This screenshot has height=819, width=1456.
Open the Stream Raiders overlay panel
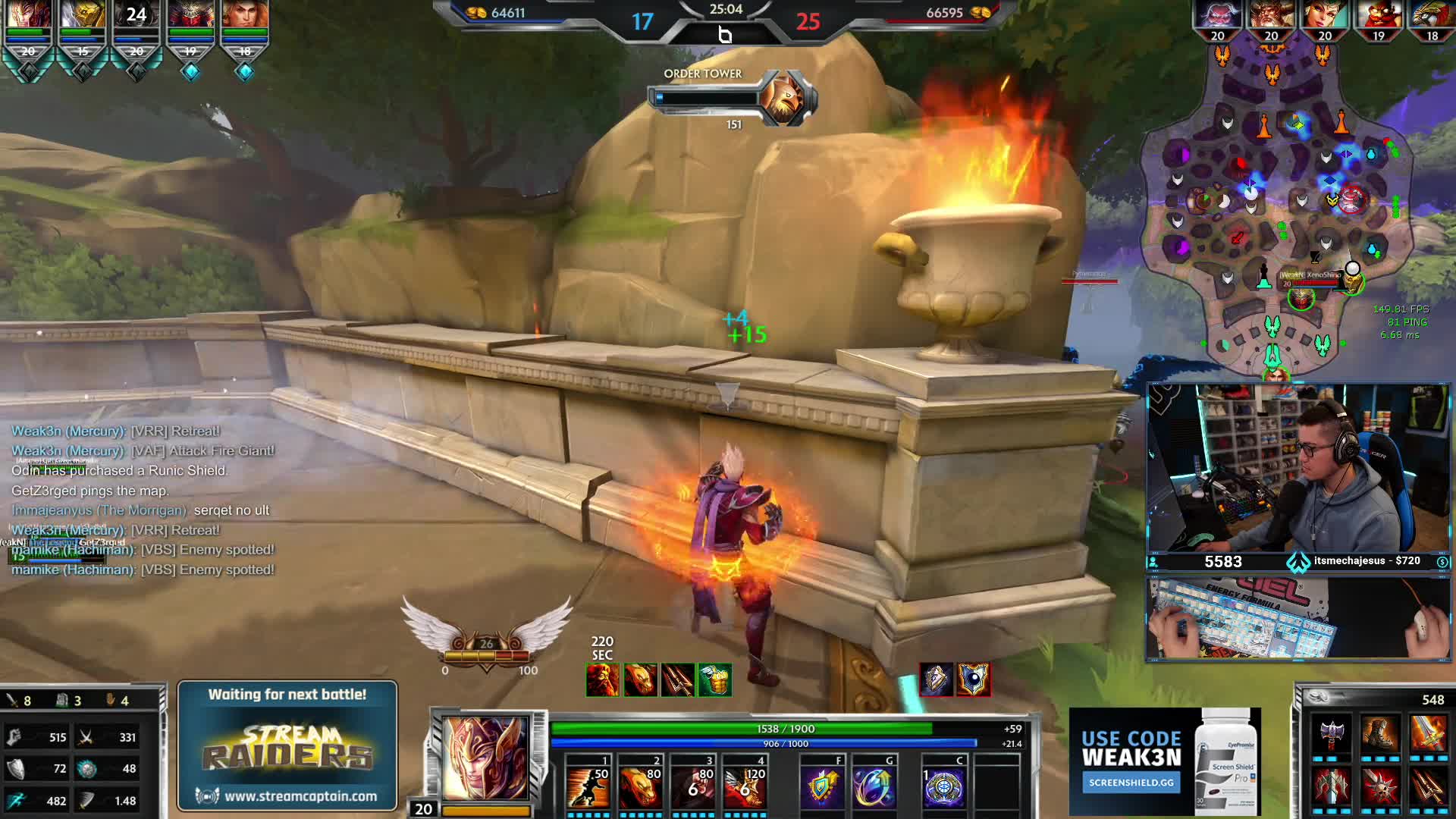tap(287, 746)
